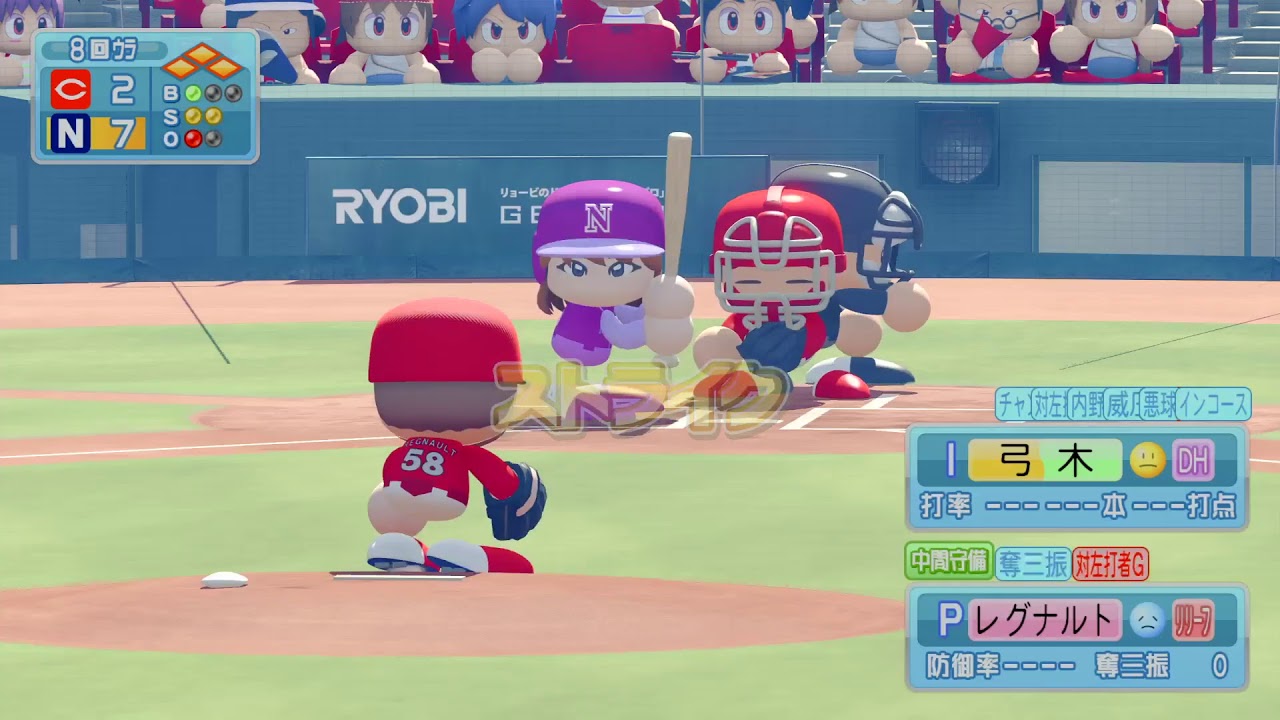
Task: Click the DH position badge
Action: pos(1192,461)
